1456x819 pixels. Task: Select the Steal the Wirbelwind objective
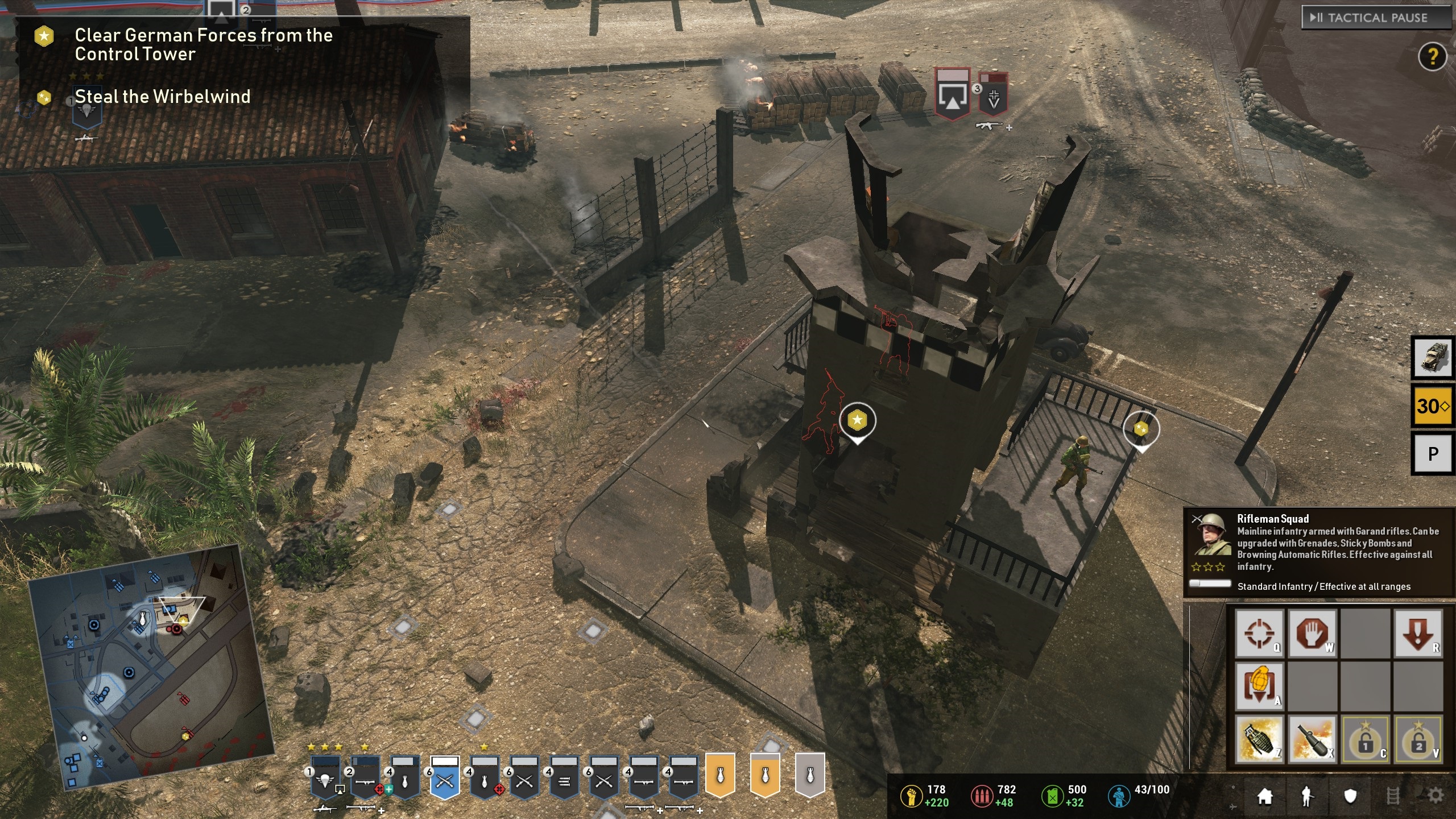coord(162,97)
